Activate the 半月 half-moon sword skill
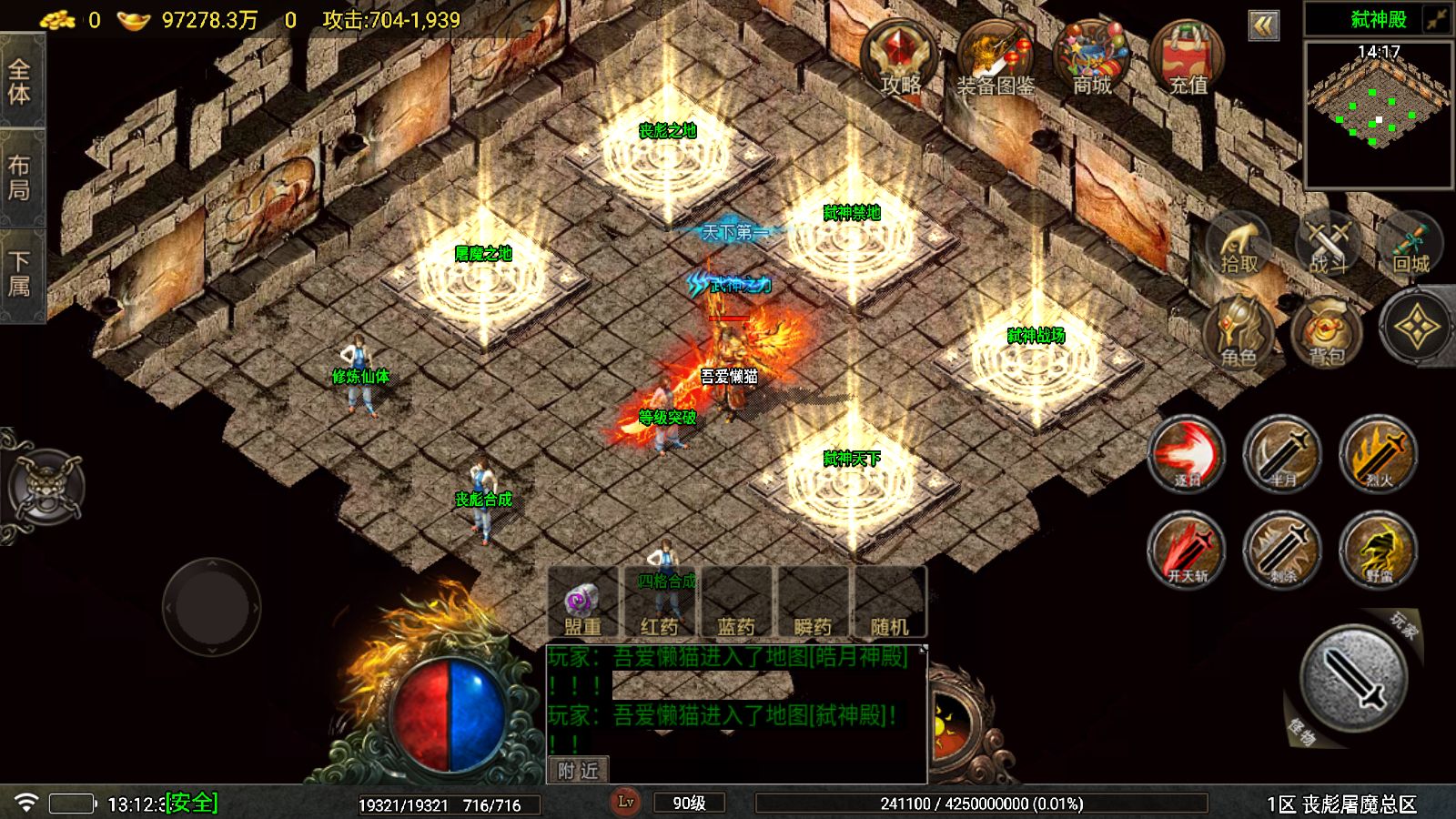The image size is (1456, 819). click(x=1282, y=453)
